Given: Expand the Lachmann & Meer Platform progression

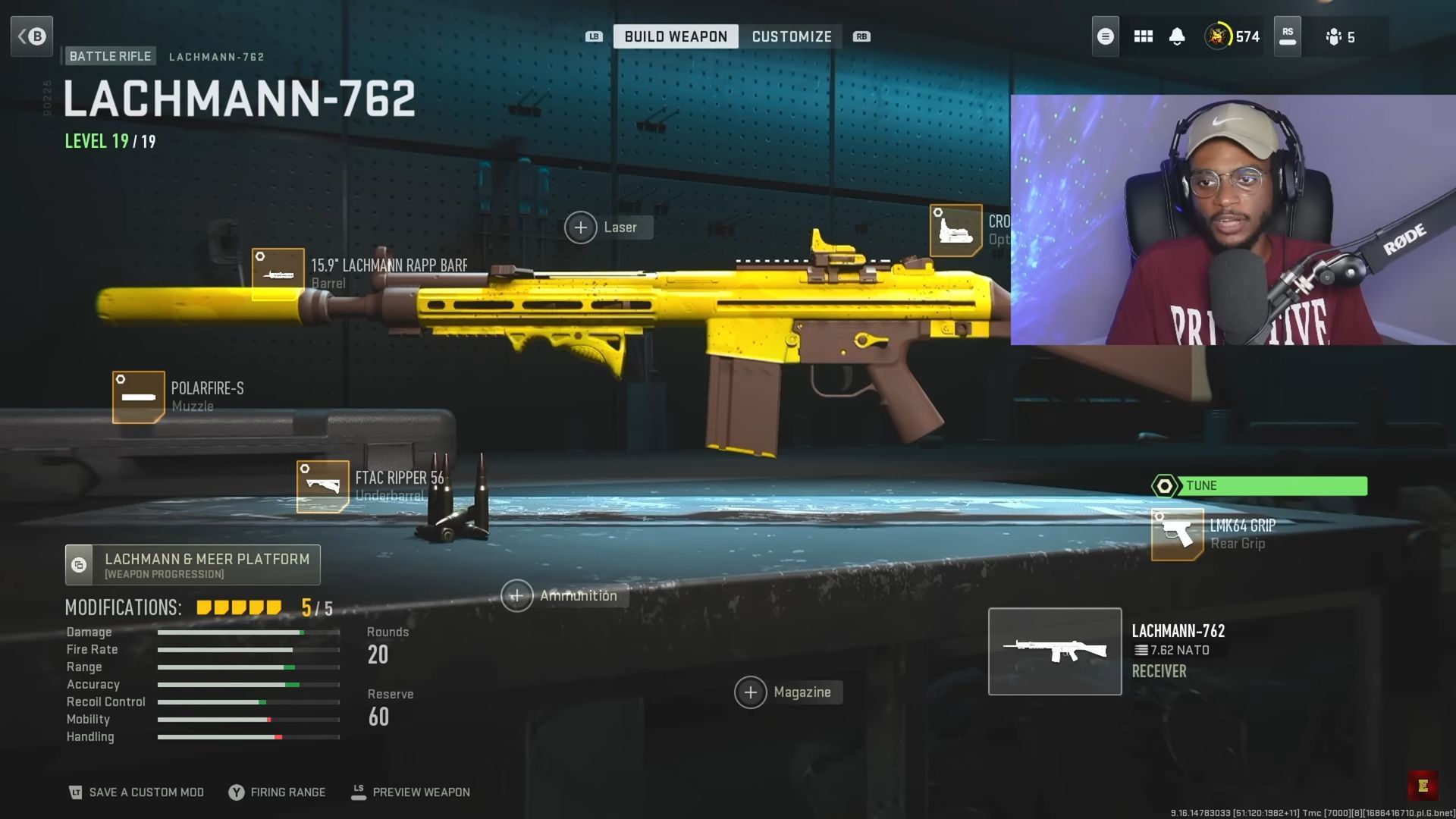Looking at the screenshot, I should (x=193, y=564).
